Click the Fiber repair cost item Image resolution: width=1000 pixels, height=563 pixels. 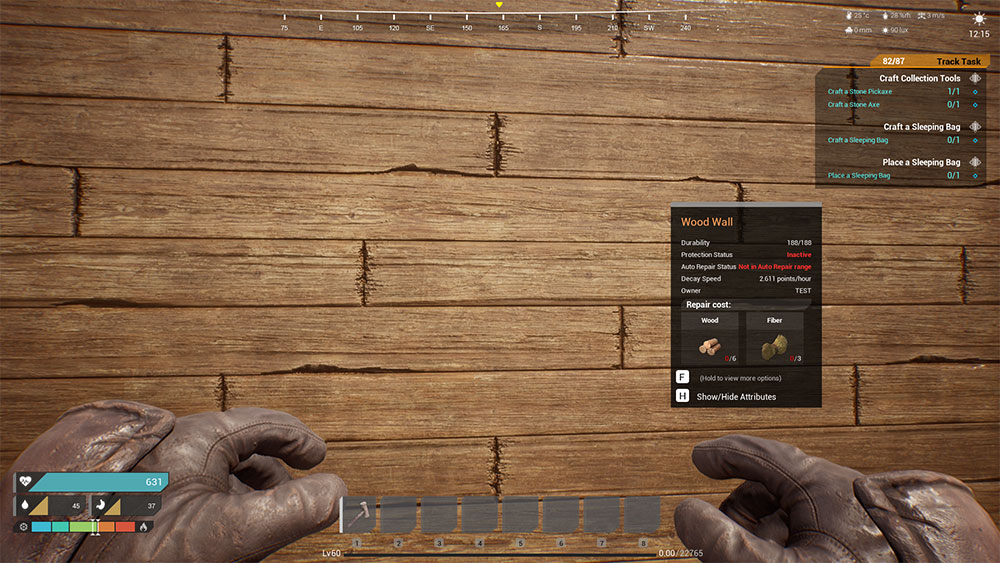(774, 339)
